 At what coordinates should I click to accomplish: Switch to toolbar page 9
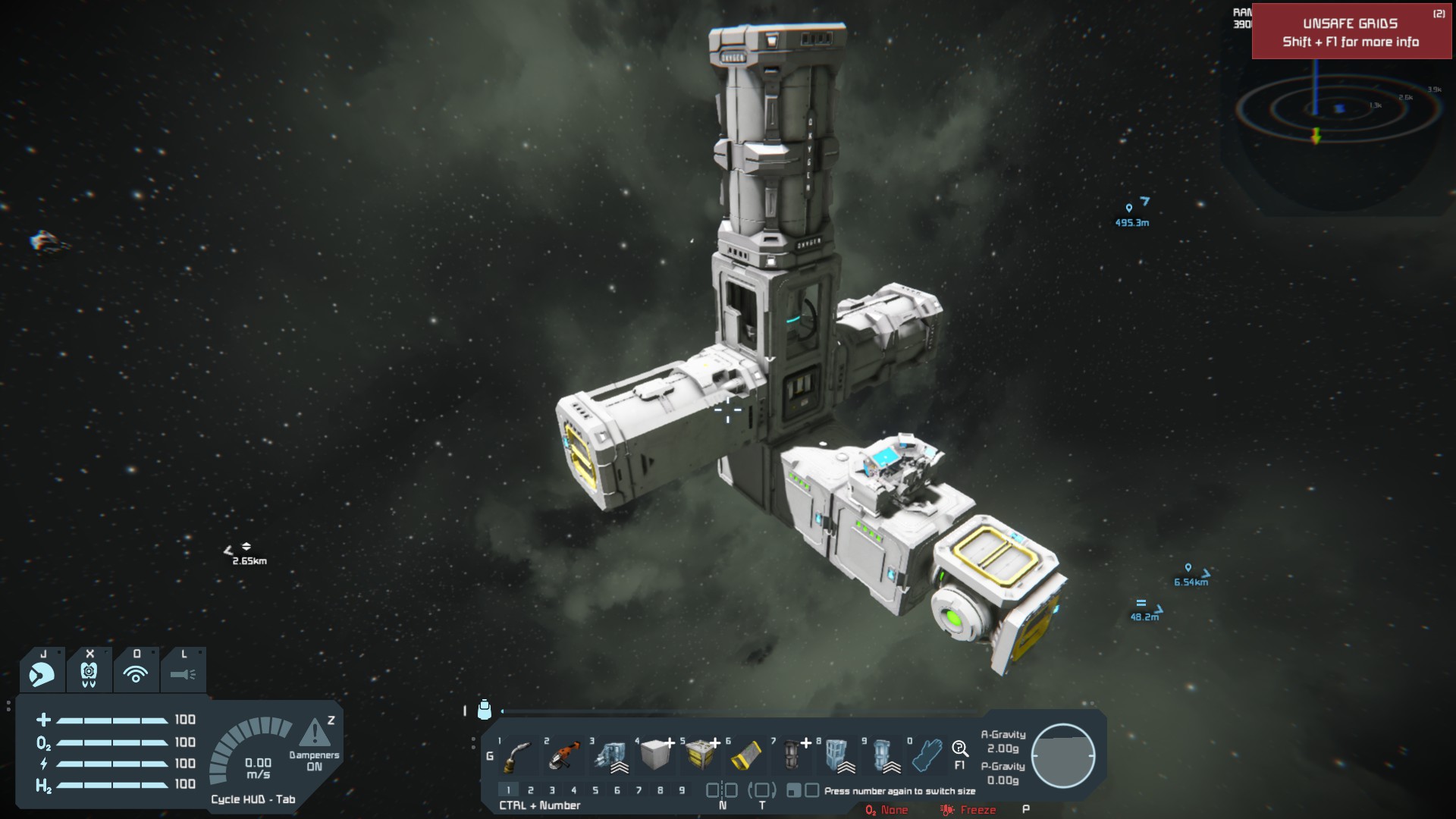[x=682, y=790]
